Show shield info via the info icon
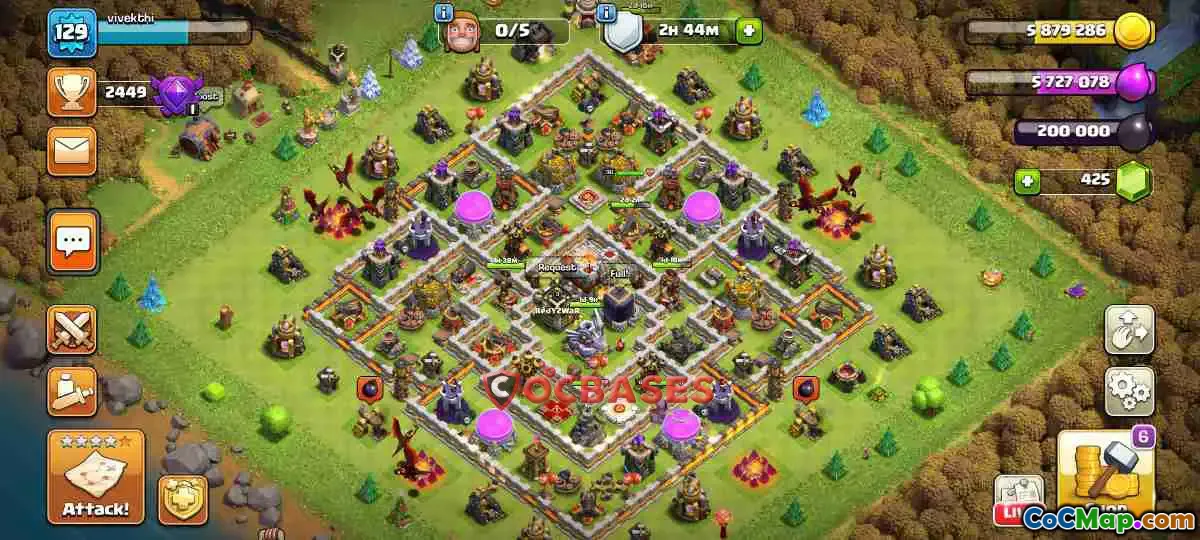This screenshot has width=1200, height=540. click(606, 13)
